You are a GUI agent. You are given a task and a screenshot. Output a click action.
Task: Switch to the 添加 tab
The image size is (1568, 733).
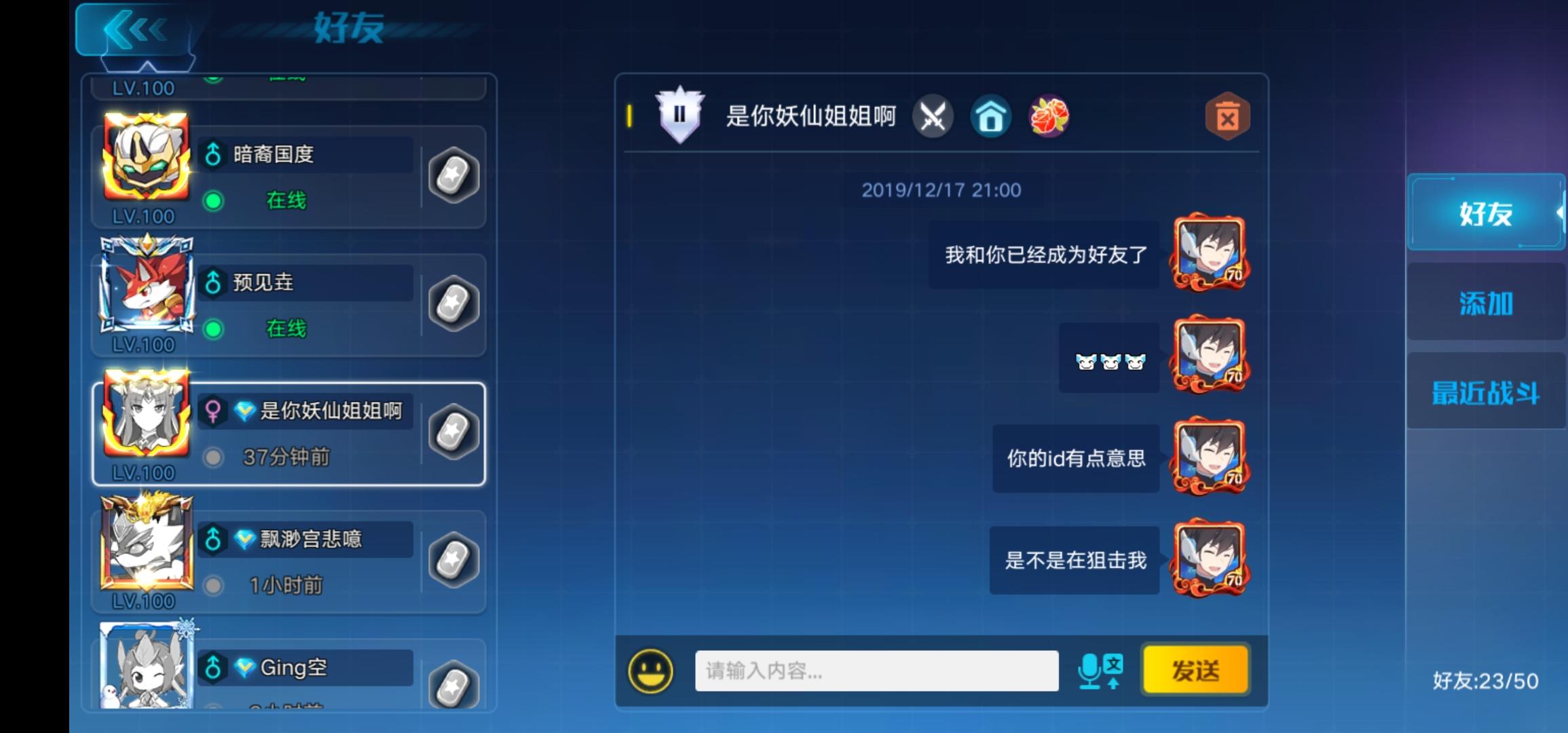coord(1486,304)
